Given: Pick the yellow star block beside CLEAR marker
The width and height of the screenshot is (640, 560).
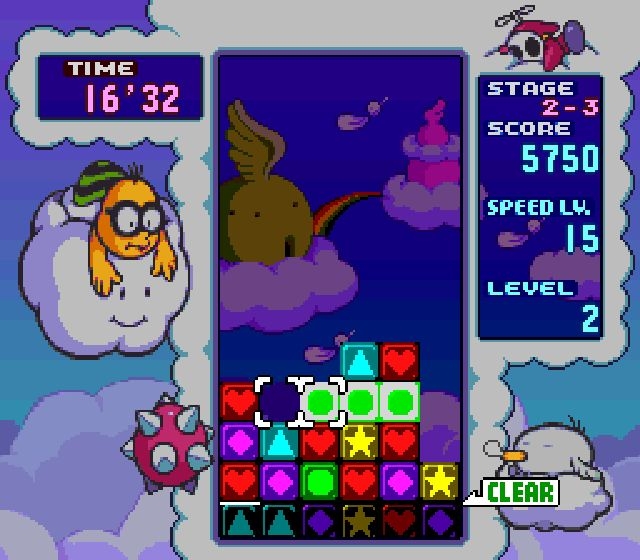Looking at the screenshot, I should coord(440,481).
